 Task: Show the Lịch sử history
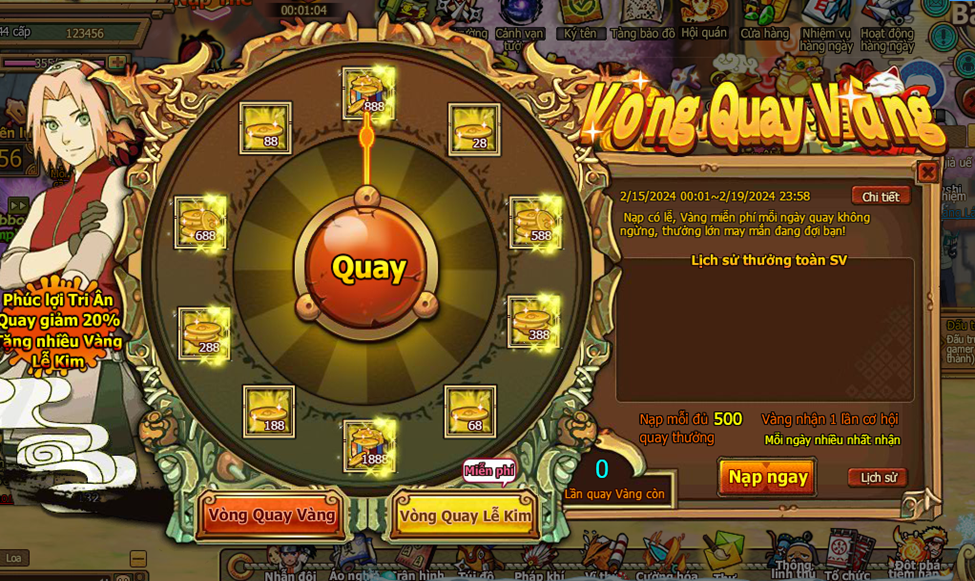[878, 477]
